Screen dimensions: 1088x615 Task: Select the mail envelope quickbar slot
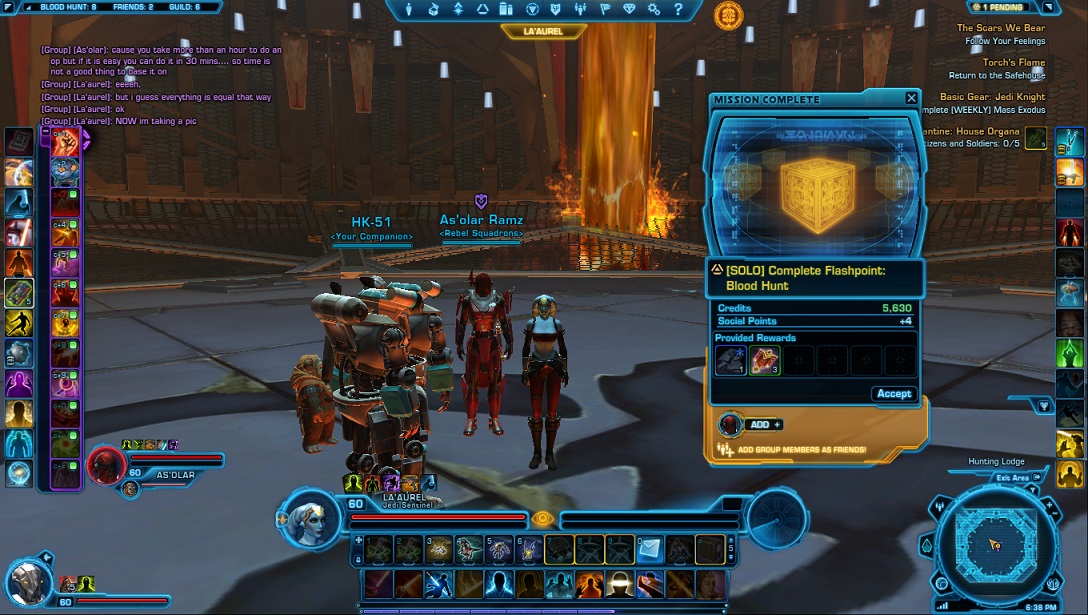click(x=650, y=548)
